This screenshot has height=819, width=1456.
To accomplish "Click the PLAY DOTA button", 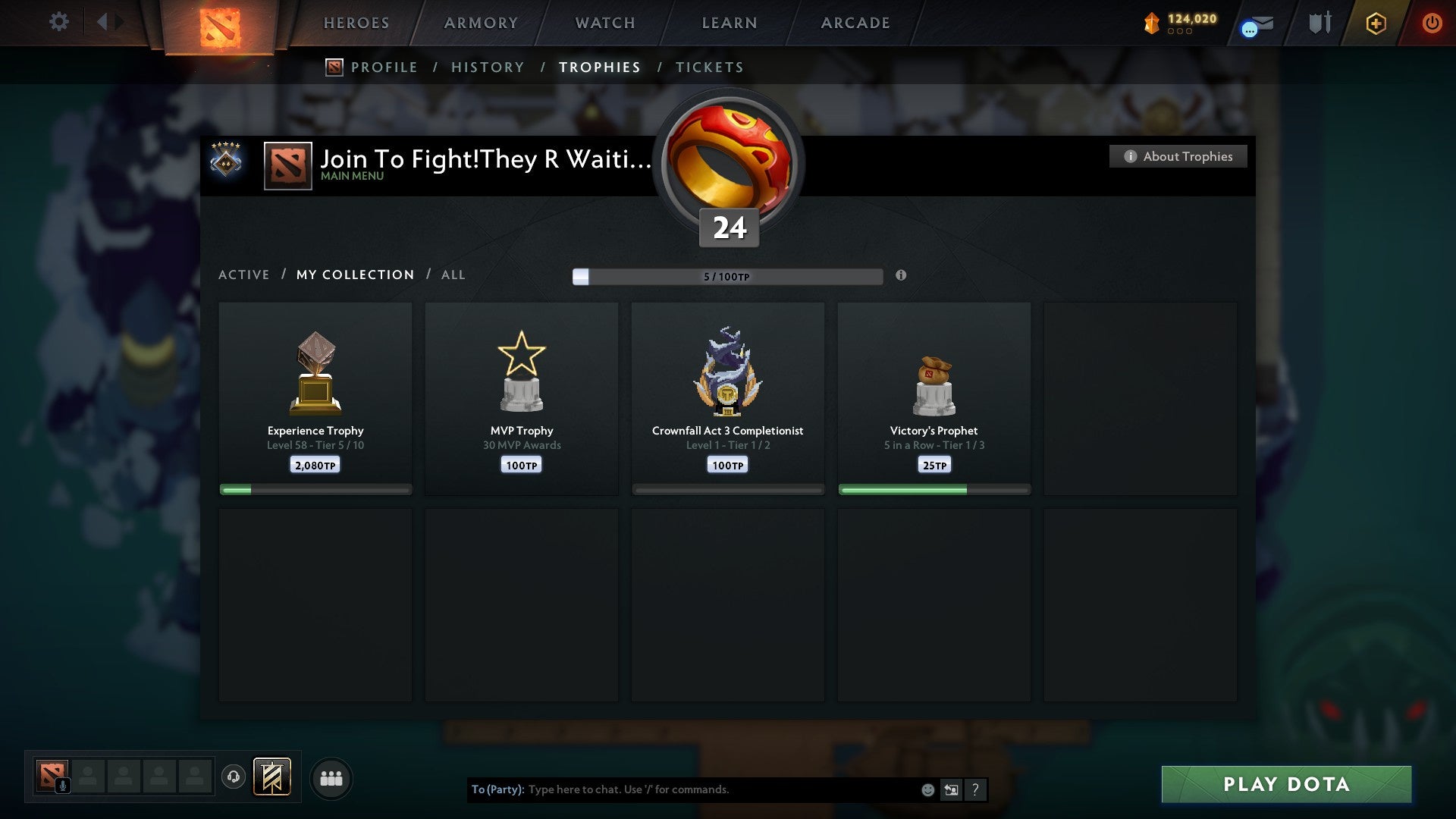I will [1285, 785].
